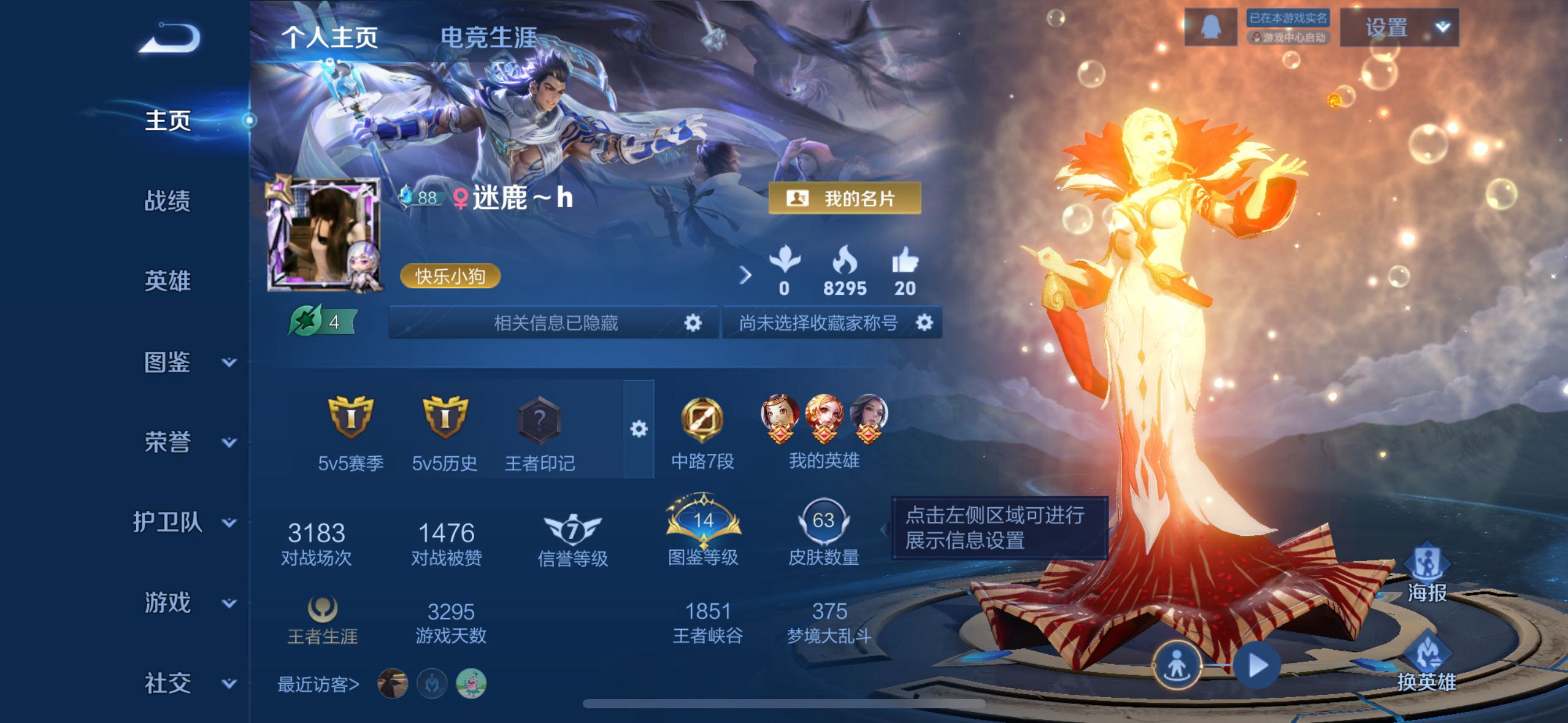Go back using the return arrow

click(170, 39)
